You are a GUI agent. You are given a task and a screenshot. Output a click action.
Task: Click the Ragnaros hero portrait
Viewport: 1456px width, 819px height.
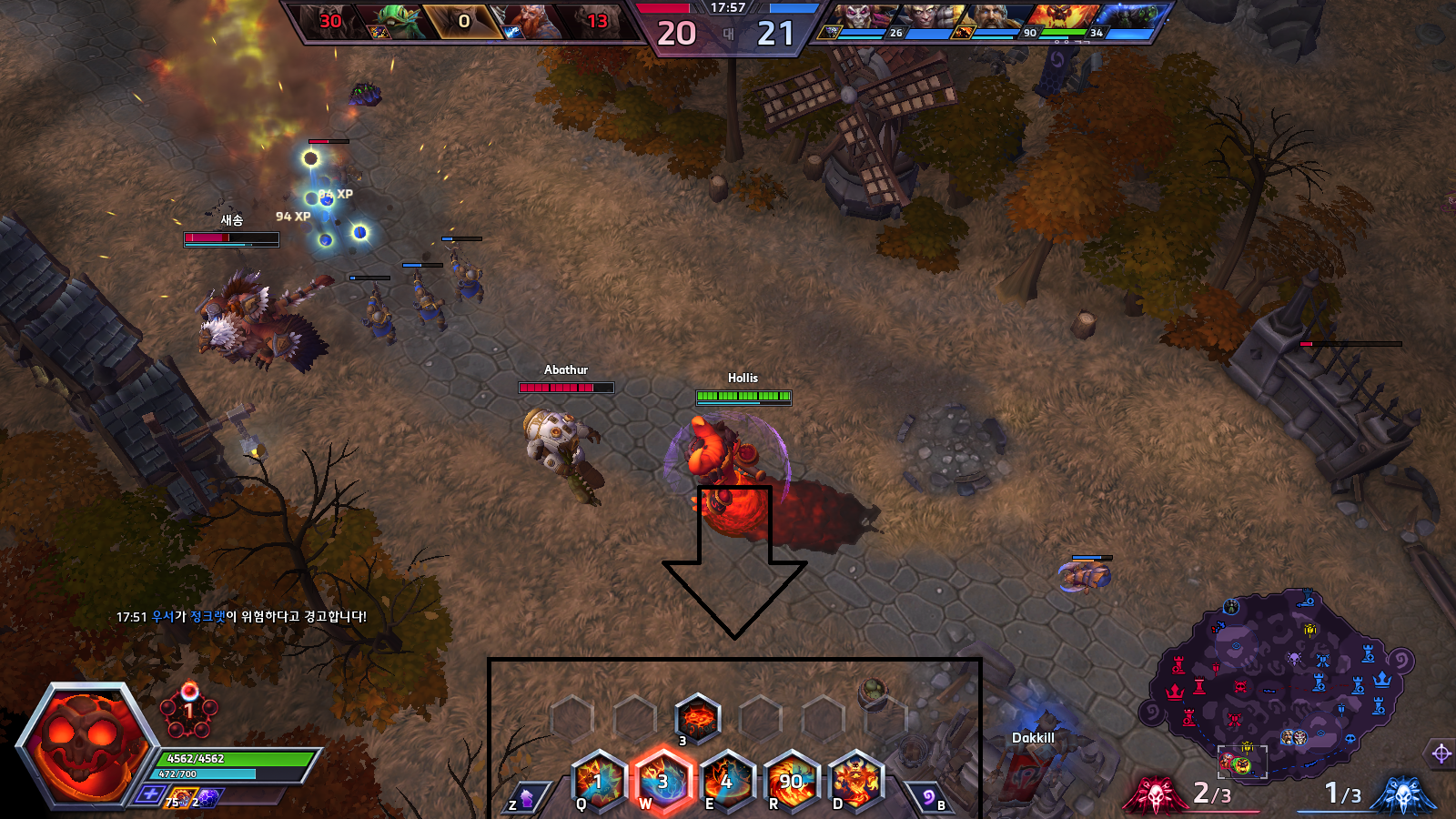click(x=84, y=745)
